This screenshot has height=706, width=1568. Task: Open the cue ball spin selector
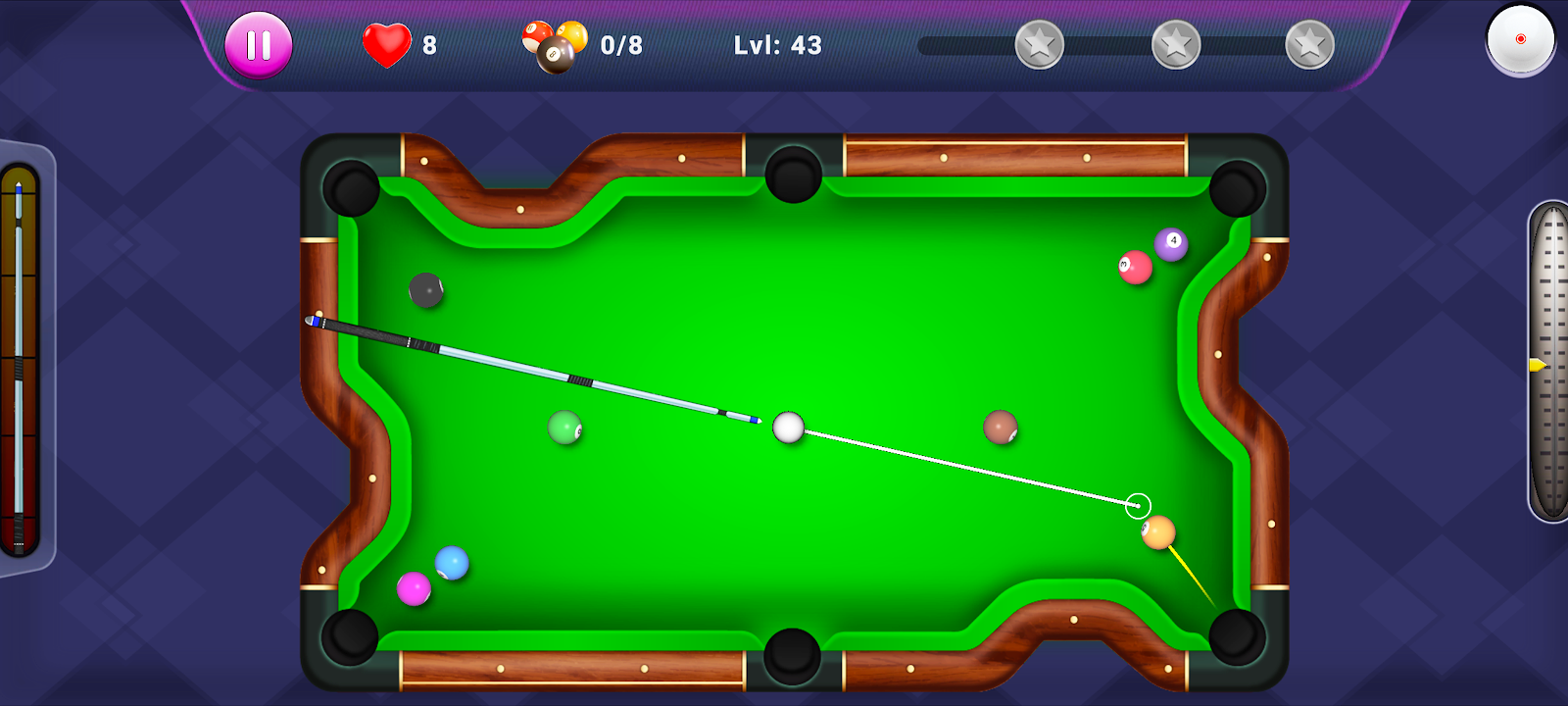click(x=1520, y=40)
